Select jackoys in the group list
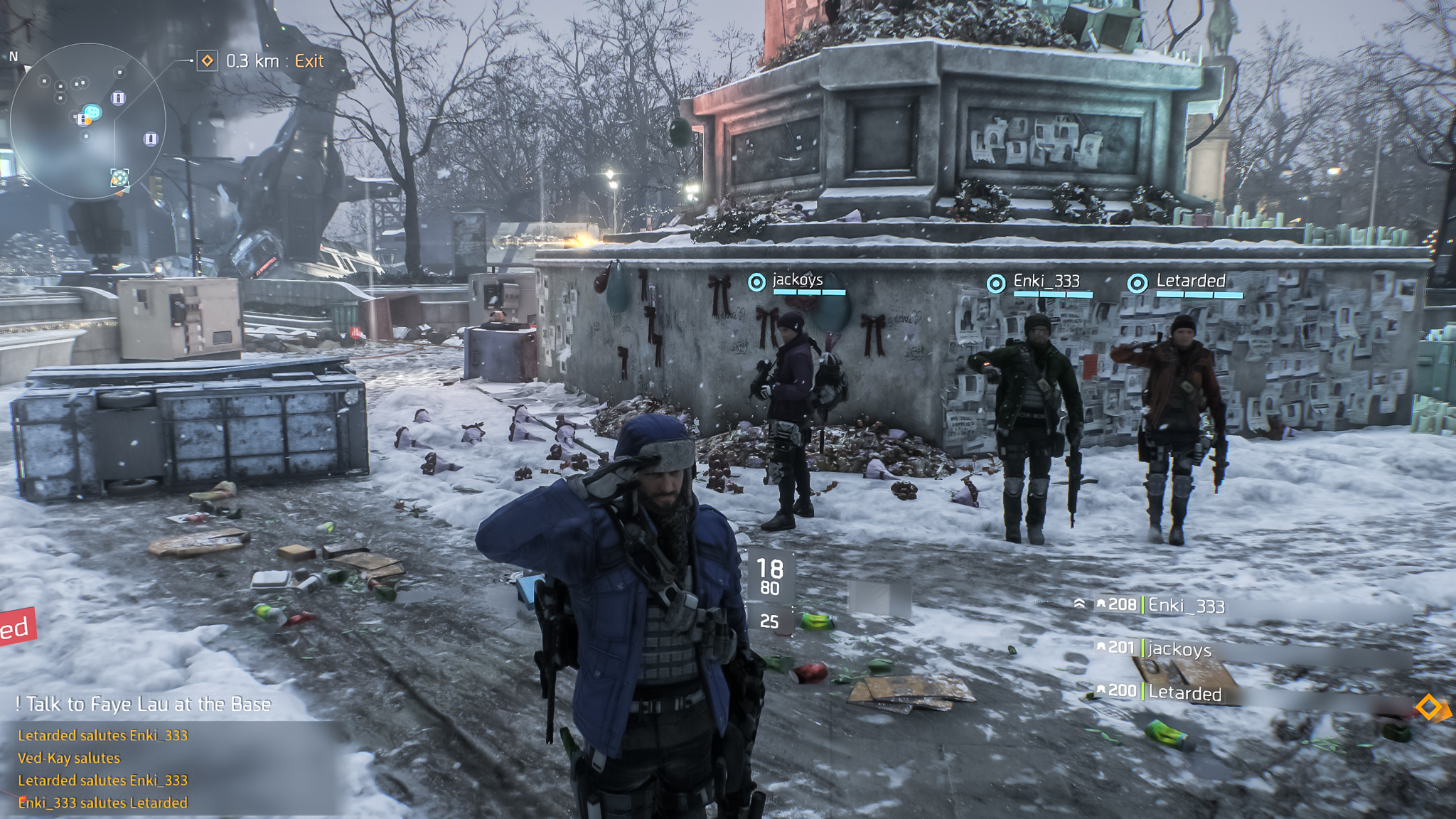Screen dimensions: 1456x819 click(1179, 648)
